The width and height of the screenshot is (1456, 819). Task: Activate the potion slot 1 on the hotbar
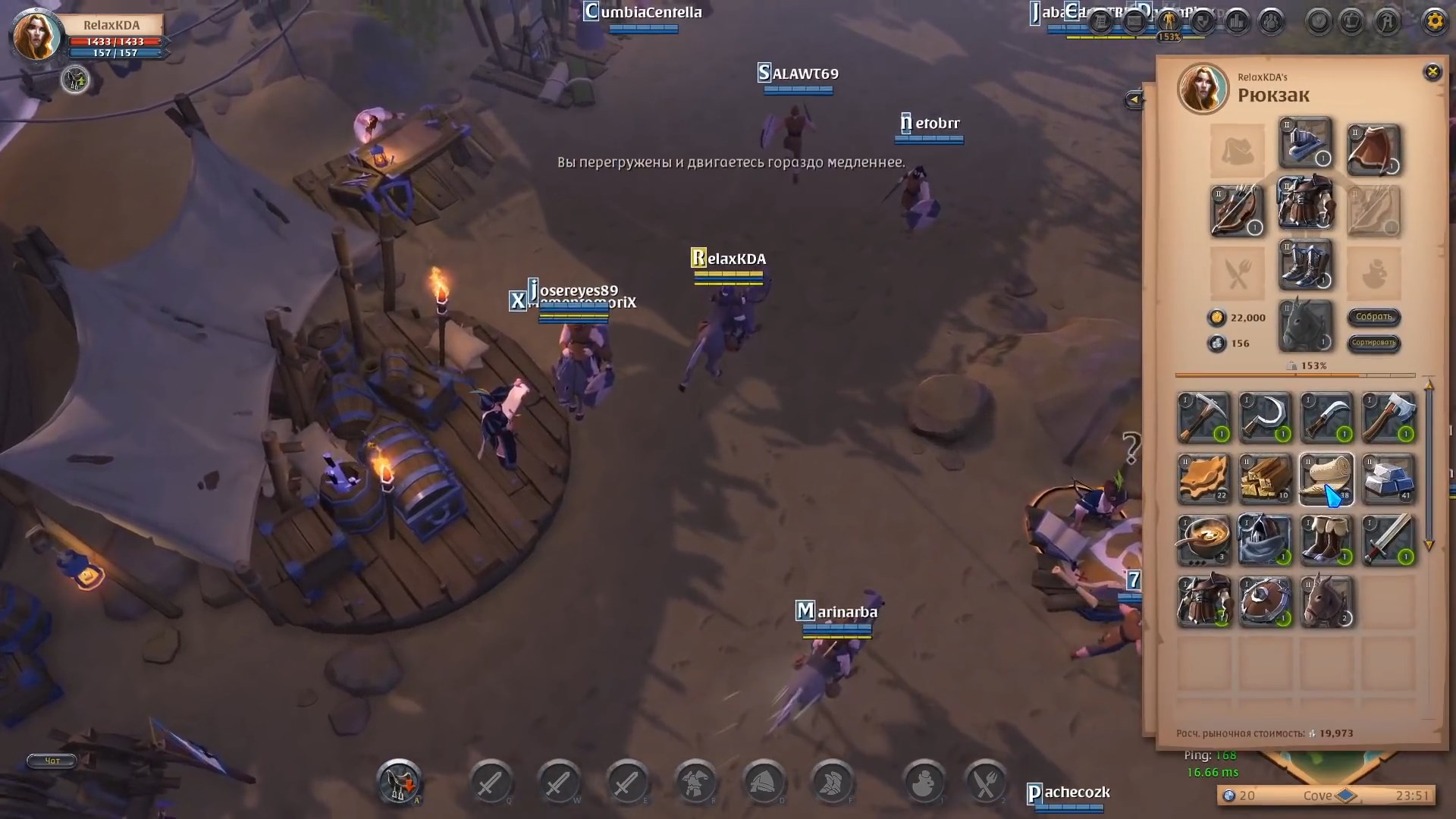924,783
